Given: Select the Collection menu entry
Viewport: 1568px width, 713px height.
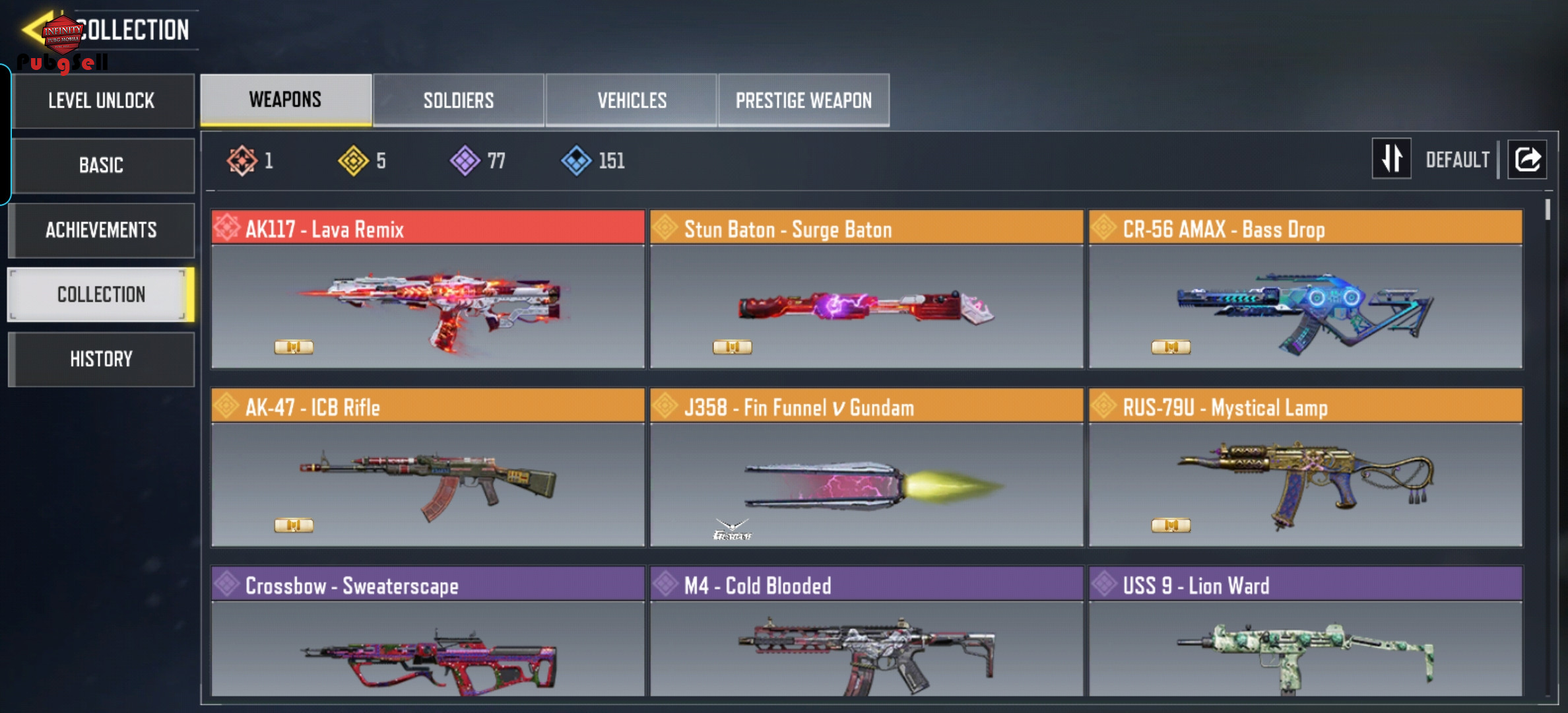Looking at the screenshot, I should tap(102, 294).
